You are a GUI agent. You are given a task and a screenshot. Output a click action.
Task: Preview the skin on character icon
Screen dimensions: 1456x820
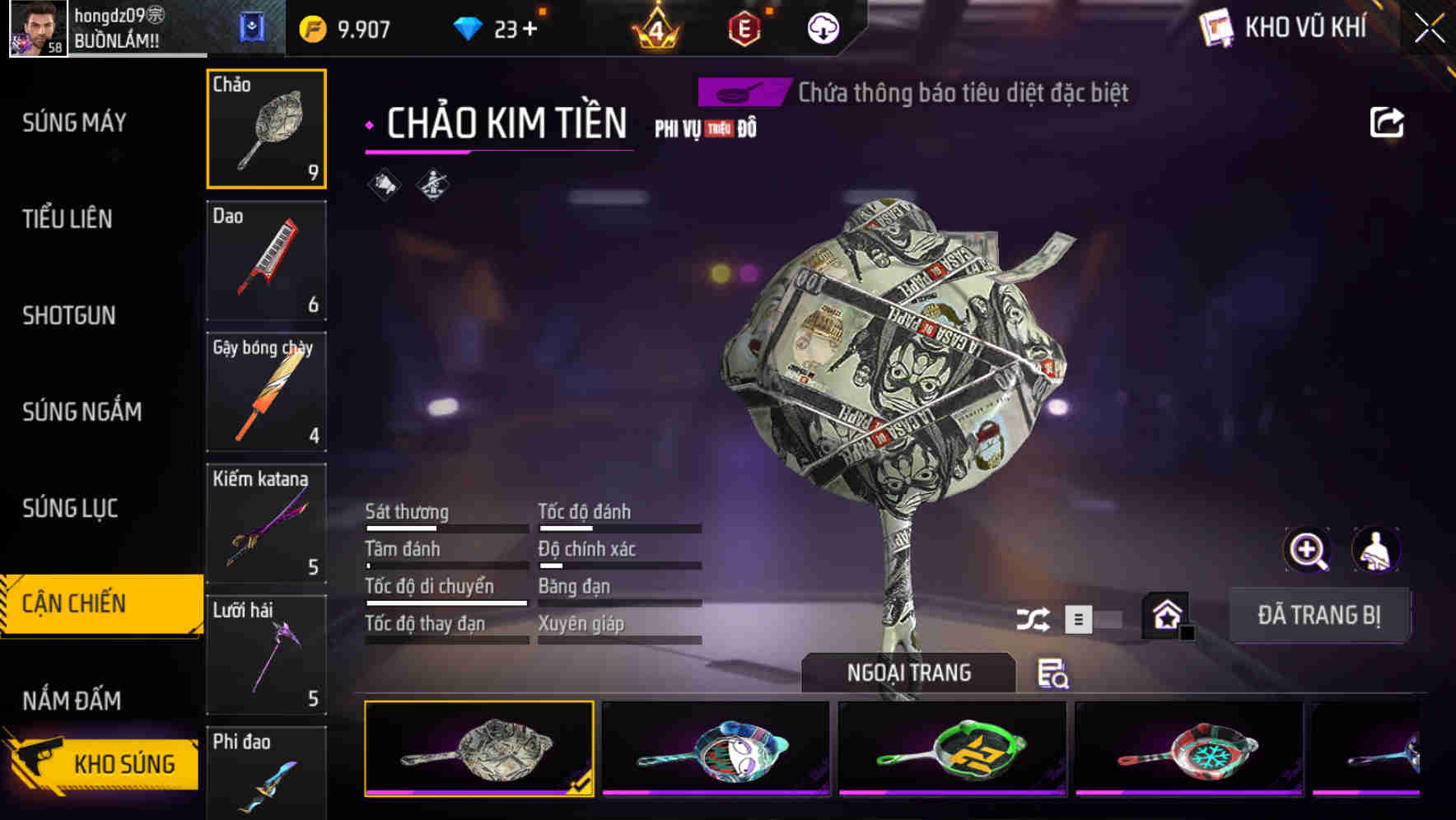click(1375, 550)
